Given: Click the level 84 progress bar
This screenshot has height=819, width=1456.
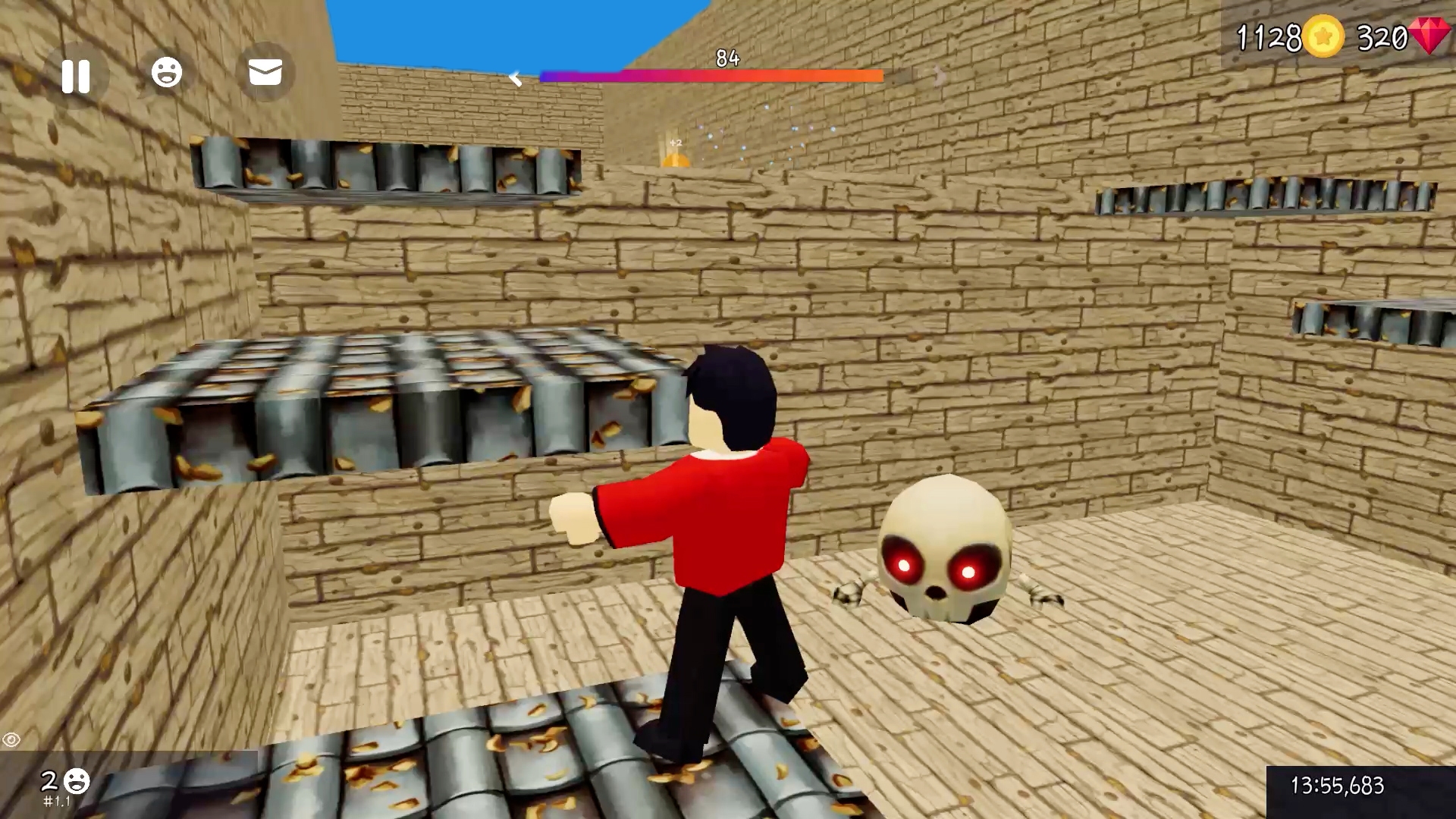Looking at the screenshot, I should [711, 74].
